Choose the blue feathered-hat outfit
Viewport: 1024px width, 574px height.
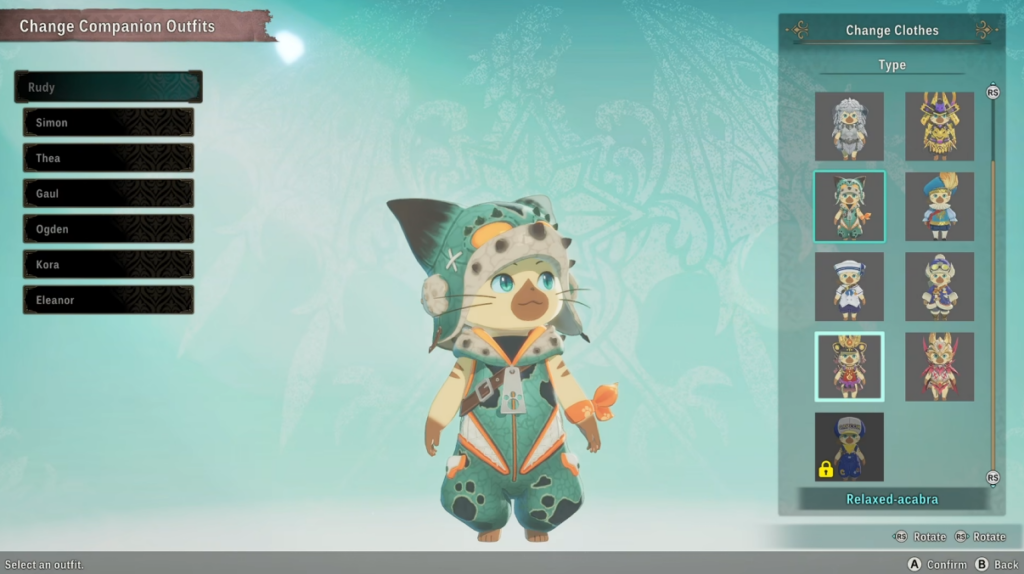(939, 207)
